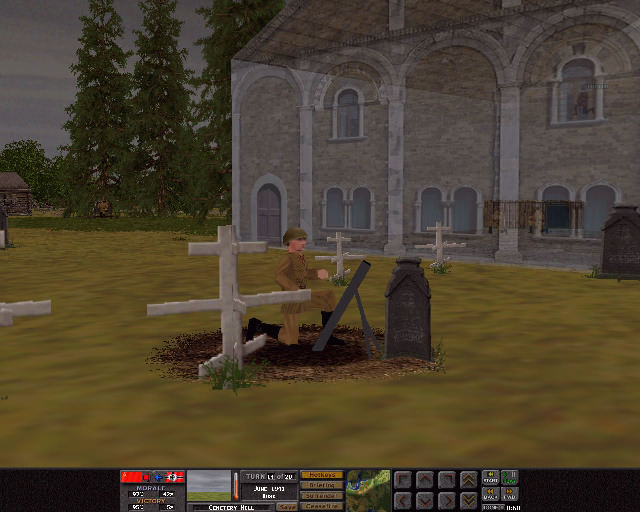Request a Ceasefire

click(x=321, y=506)
